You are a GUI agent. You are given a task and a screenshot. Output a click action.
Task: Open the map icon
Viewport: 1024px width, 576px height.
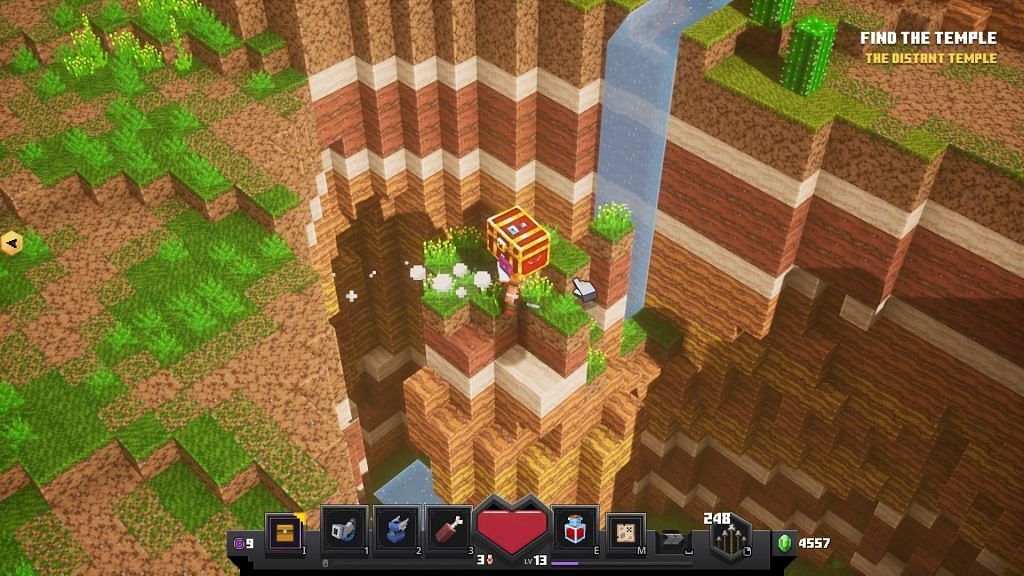[x=626, y=531]
